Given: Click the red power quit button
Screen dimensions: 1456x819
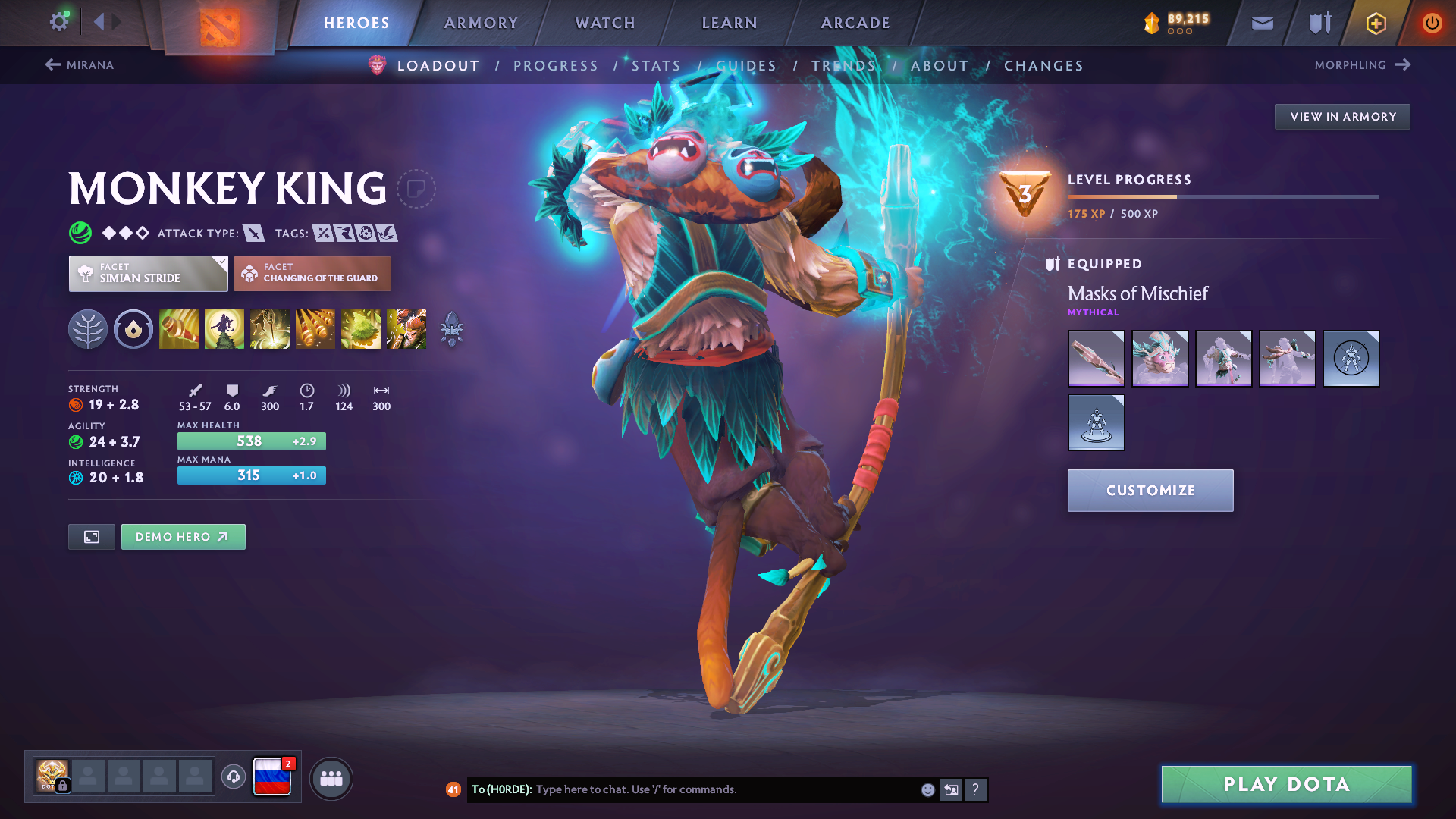Looking at the screenshot, I should 1432,23.
